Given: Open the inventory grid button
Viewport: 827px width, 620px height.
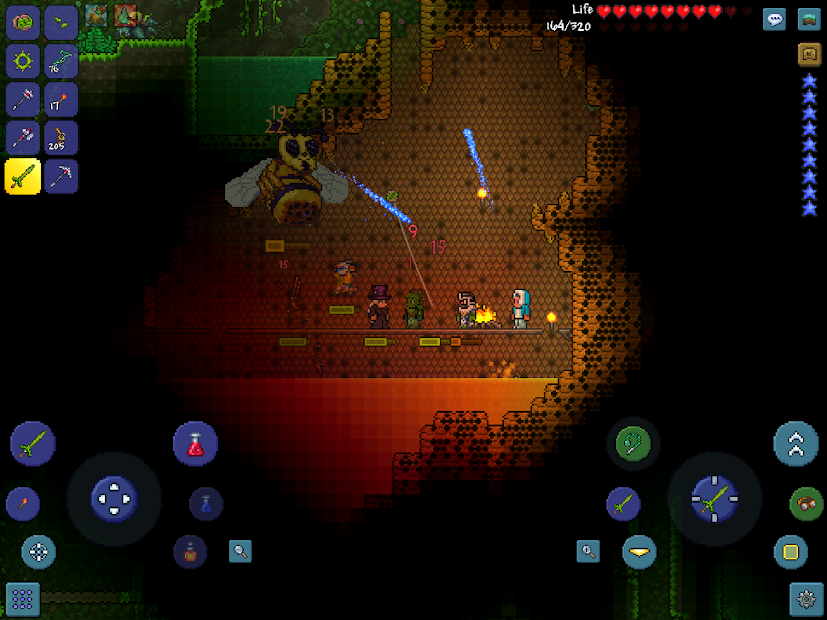Looking at the screenshot, I should (x=22, y=598).
